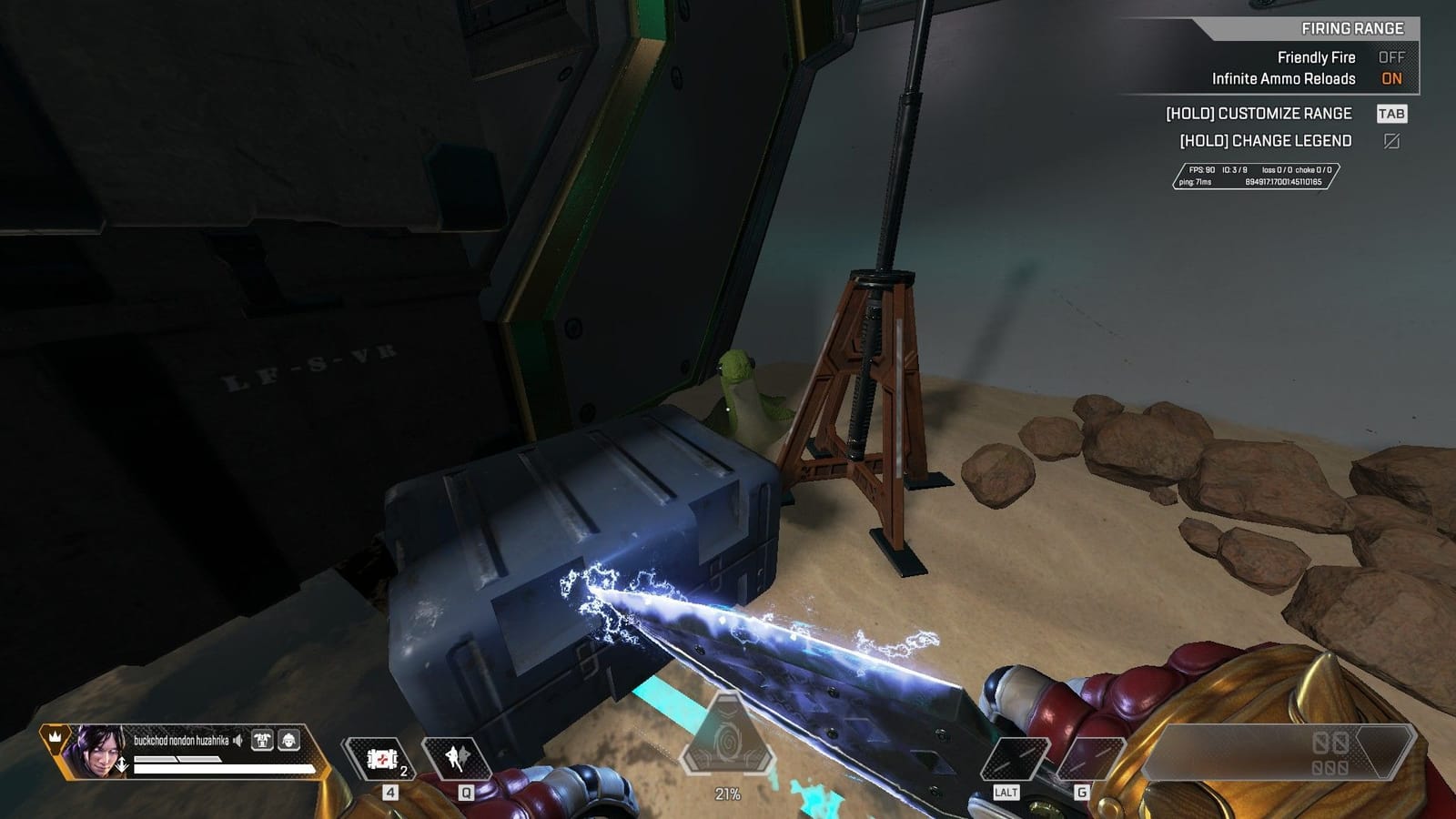
Task: Toggle Friendly Fire to ON
Action: (x=1392, y=56)
